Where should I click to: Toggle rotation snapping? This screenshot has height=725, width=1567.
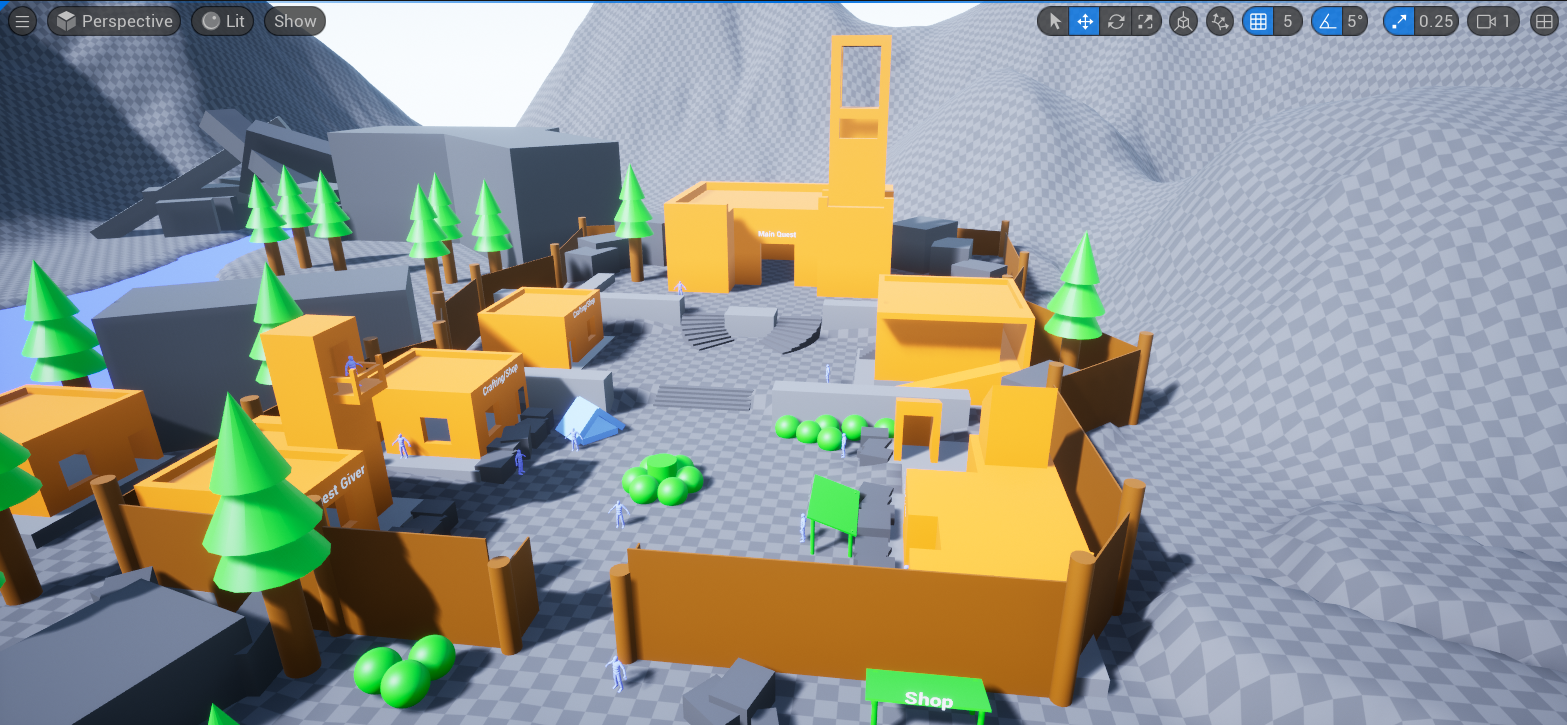click(1328, 21)
